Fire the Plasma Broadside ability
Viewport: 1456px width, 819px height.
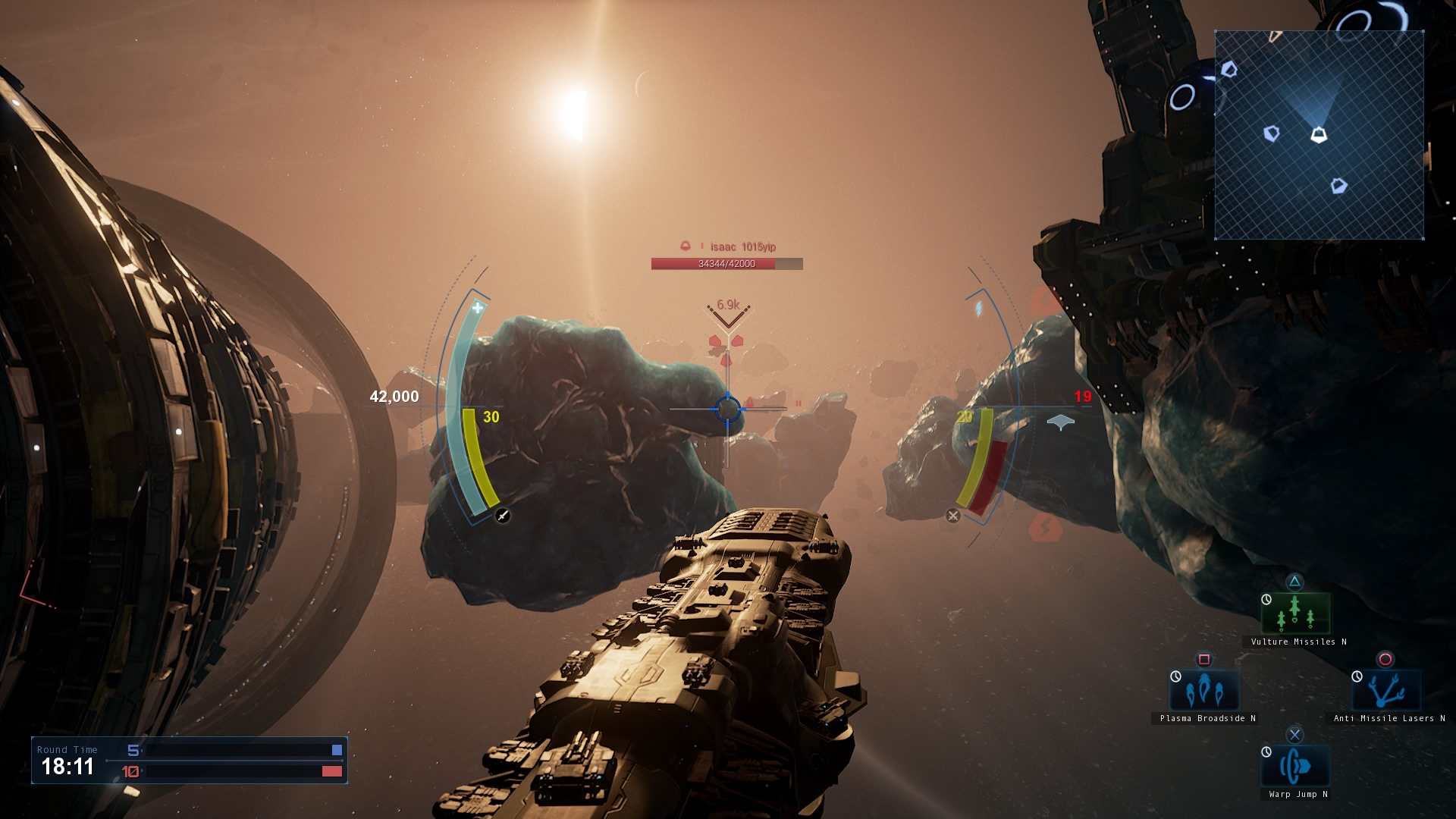tap(1204, 690)
